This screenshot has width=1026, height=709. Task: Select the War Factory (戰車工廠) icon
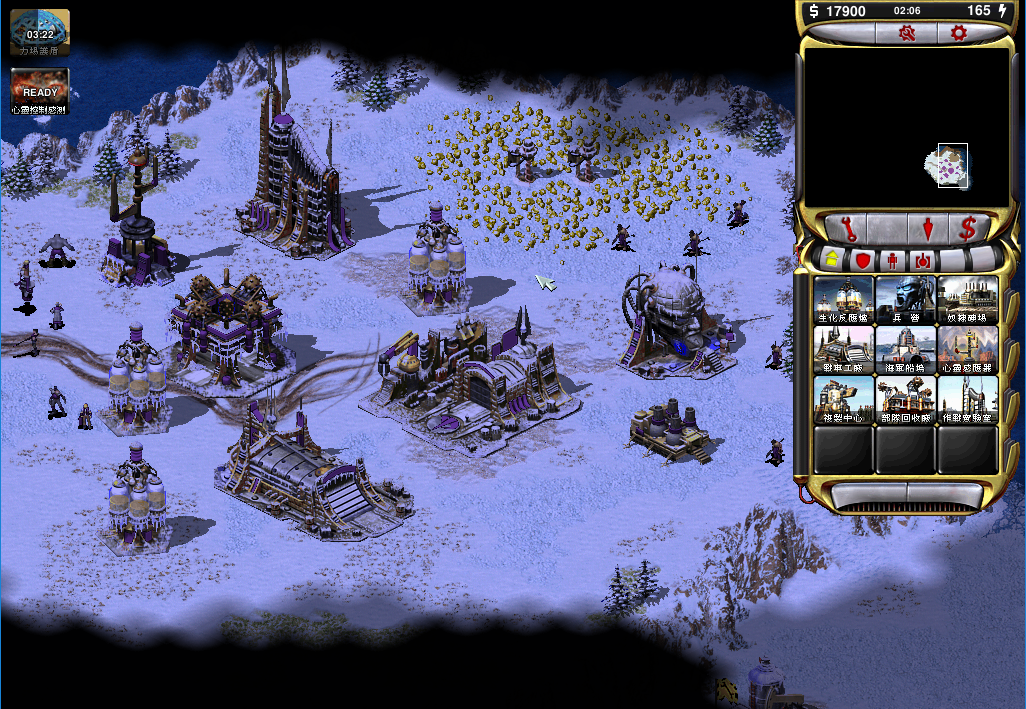[844, 350]
